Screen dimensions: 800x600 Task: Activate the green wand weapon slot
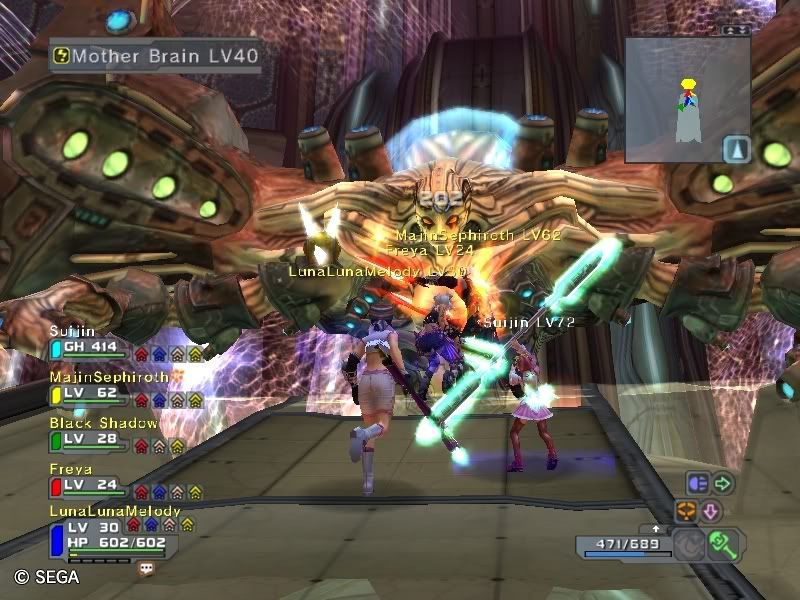point(723,544)
